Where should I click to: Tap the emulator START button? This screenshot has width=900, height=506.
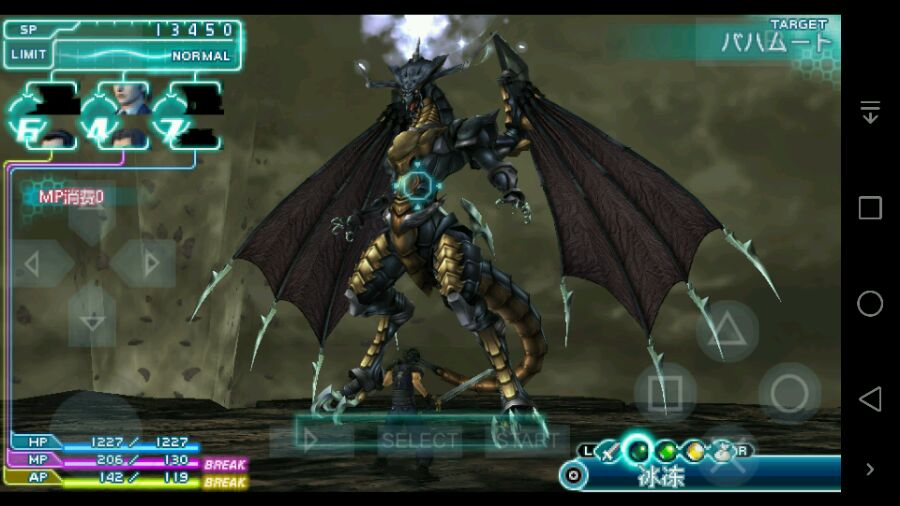[526, 440]
